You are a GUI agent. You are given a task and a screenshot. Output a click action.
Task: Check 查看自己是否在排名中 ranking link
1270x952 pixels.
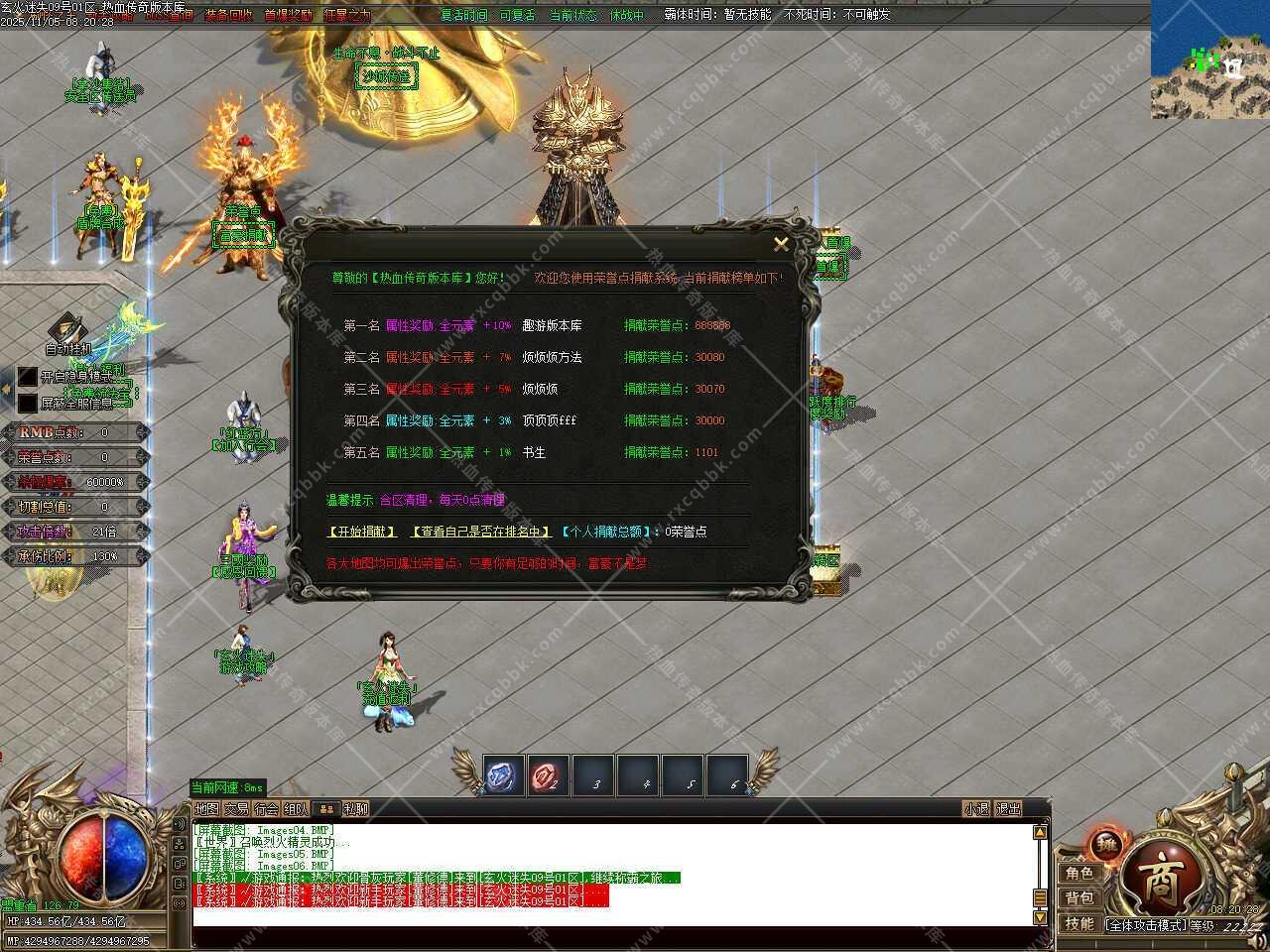(482, 532)
